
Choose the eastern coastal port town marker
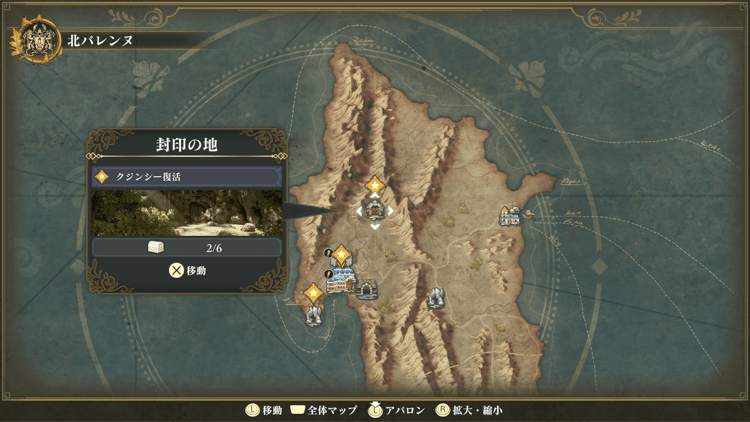point(511,215)
